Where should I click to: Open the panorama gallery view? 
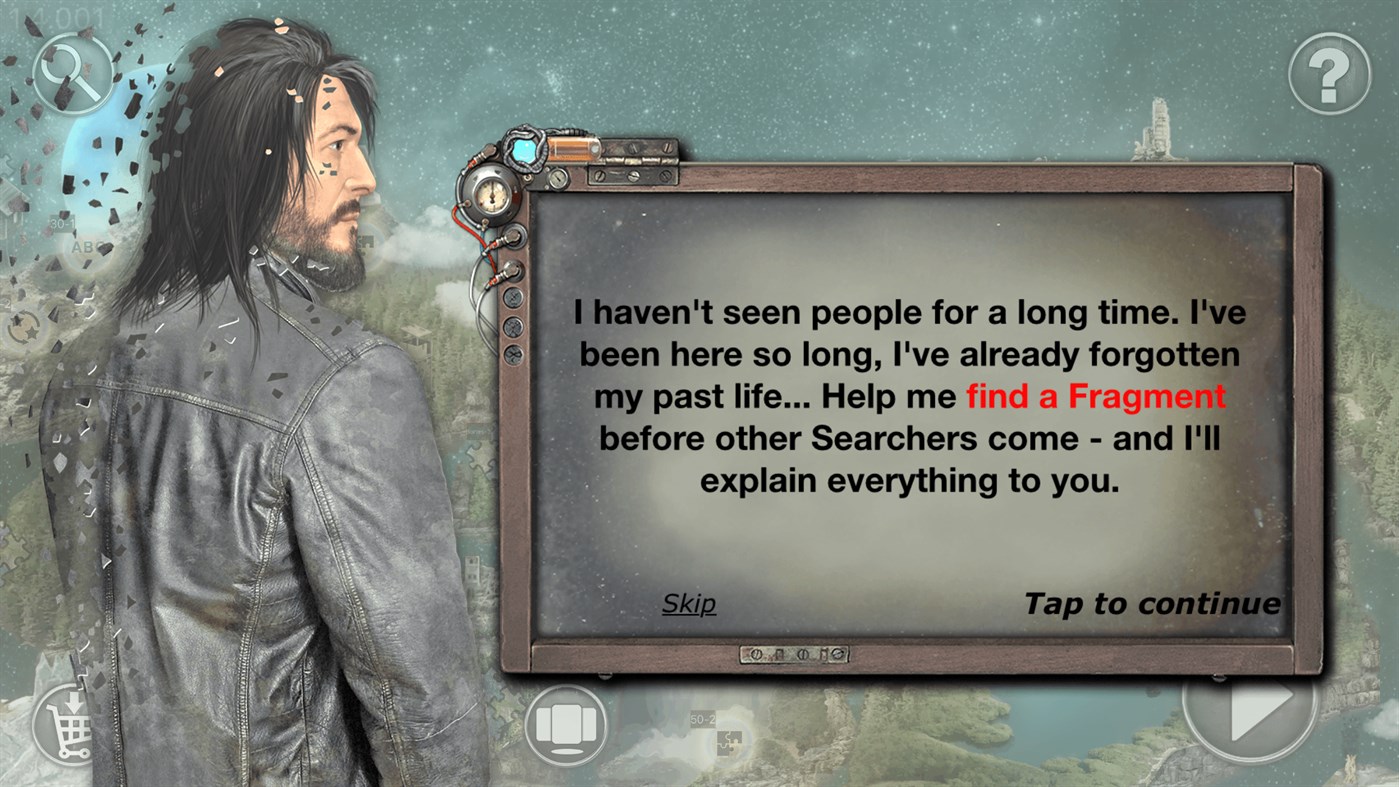click(565, 722)
